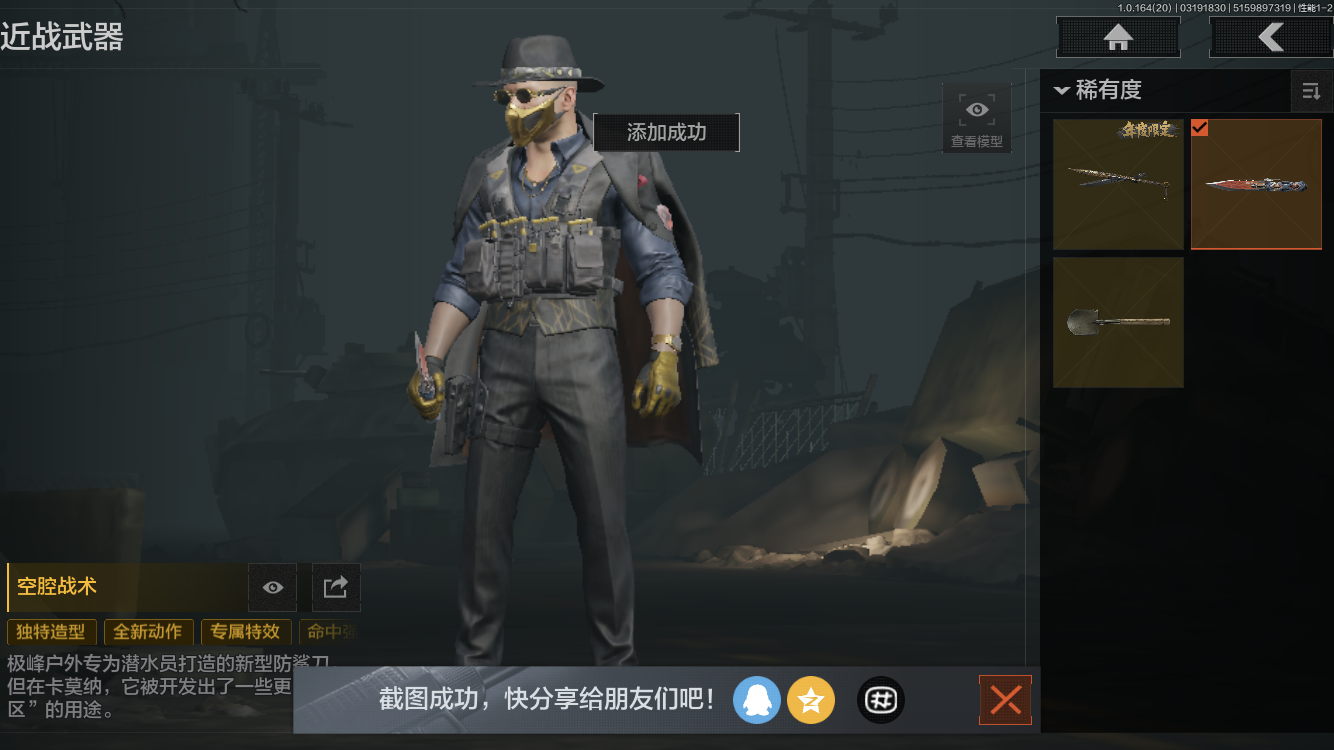1334x750 pixels.
Task: Click the eye preview icon beside 空腔战术
Action: (272, 587)
